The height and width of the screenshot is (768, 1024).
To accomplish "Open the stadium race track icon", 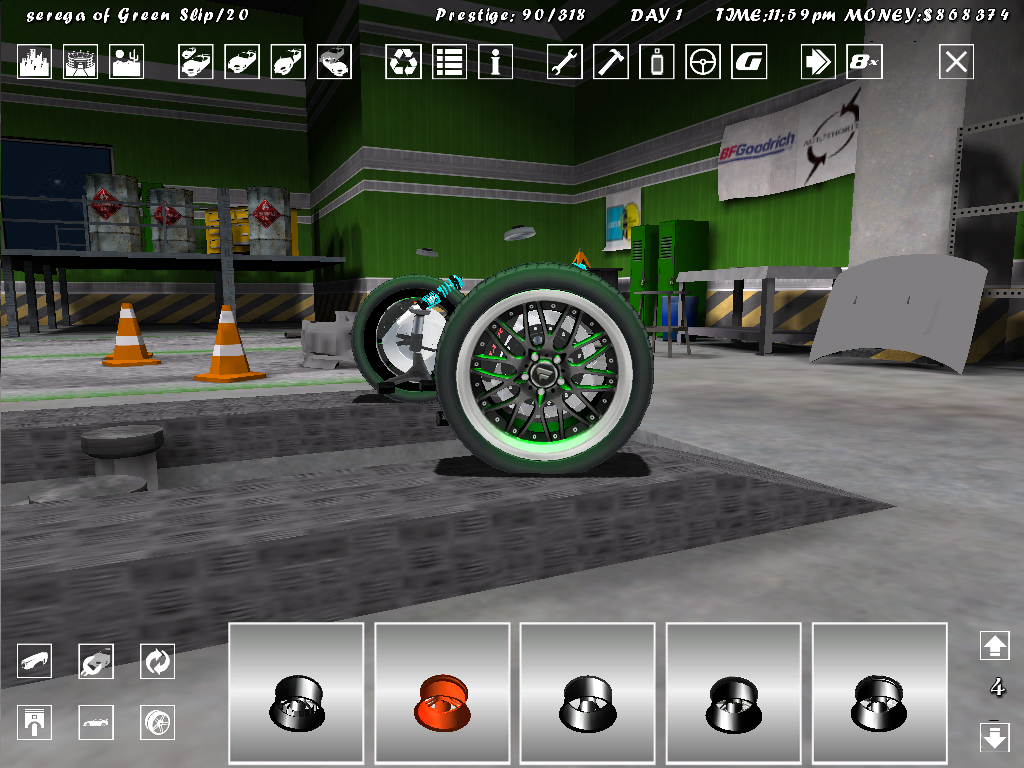I will click(81, 62).
